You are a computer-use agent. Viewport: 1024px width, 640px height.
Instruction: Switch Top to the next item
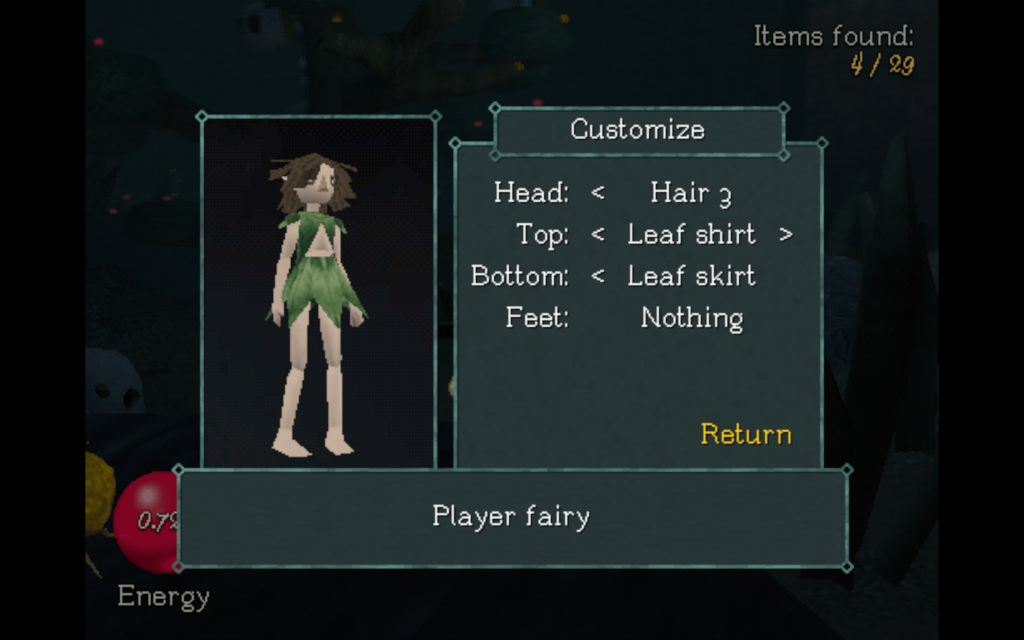click(x=785, y=235)
